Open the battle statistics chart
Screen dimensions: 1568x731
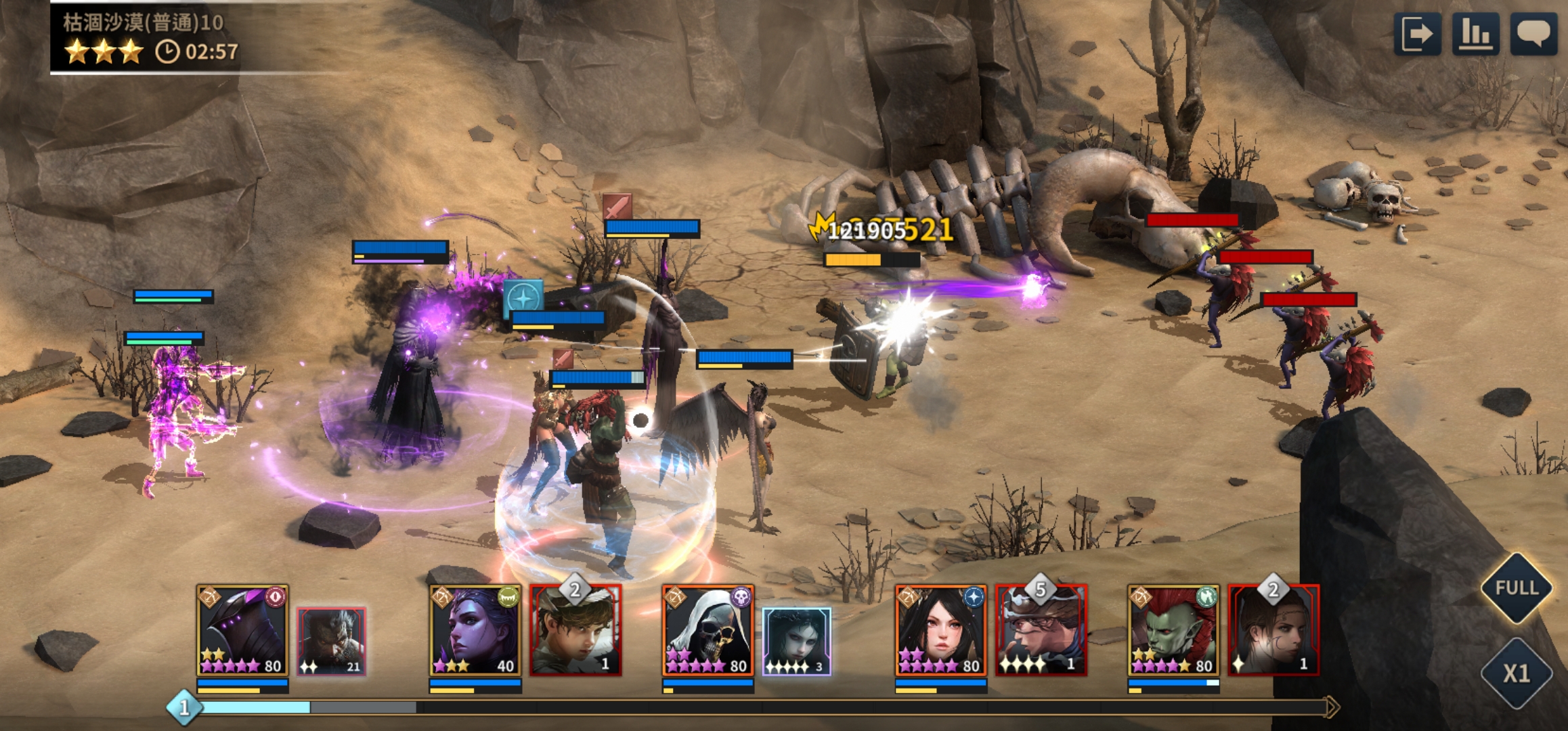(x=1475, y=33)
